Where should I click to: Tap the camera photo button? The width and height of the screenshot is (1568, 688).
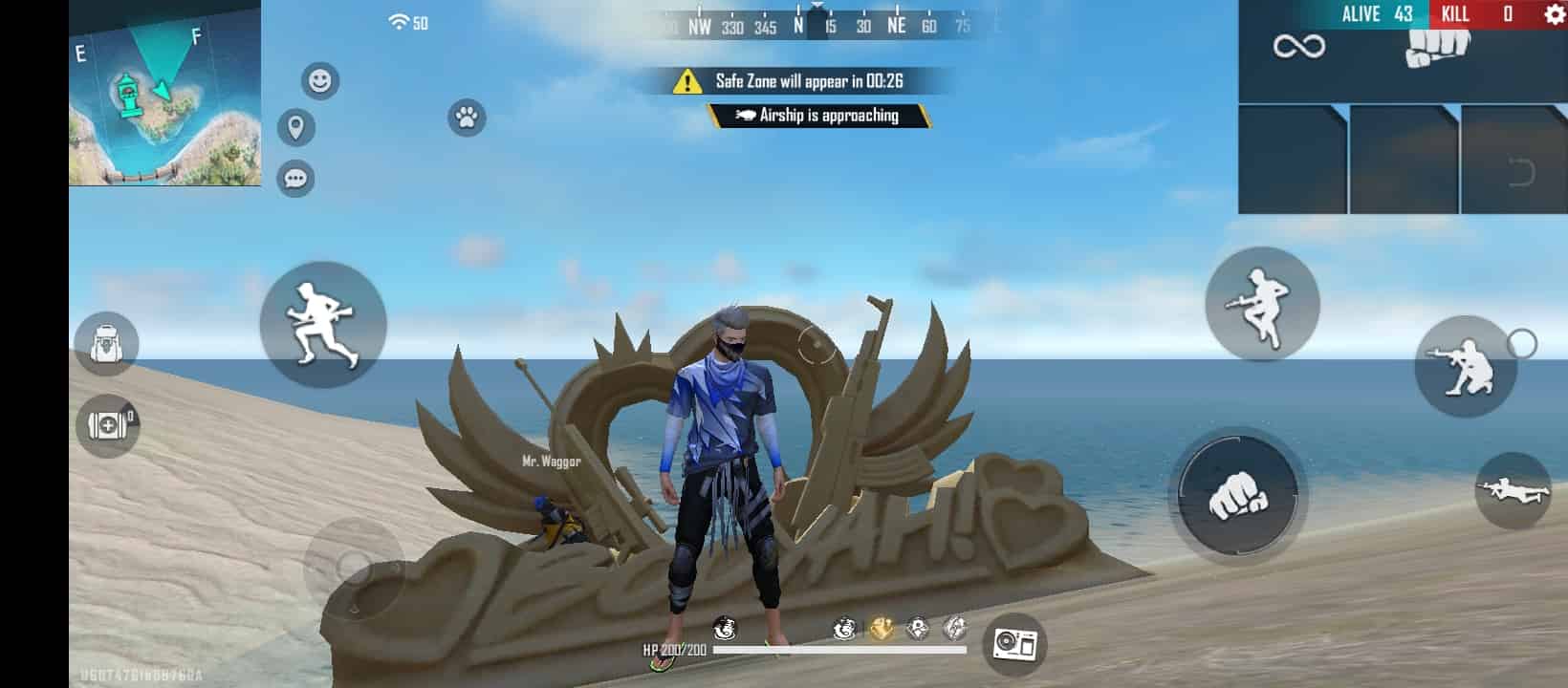[x=1013, y=644]
